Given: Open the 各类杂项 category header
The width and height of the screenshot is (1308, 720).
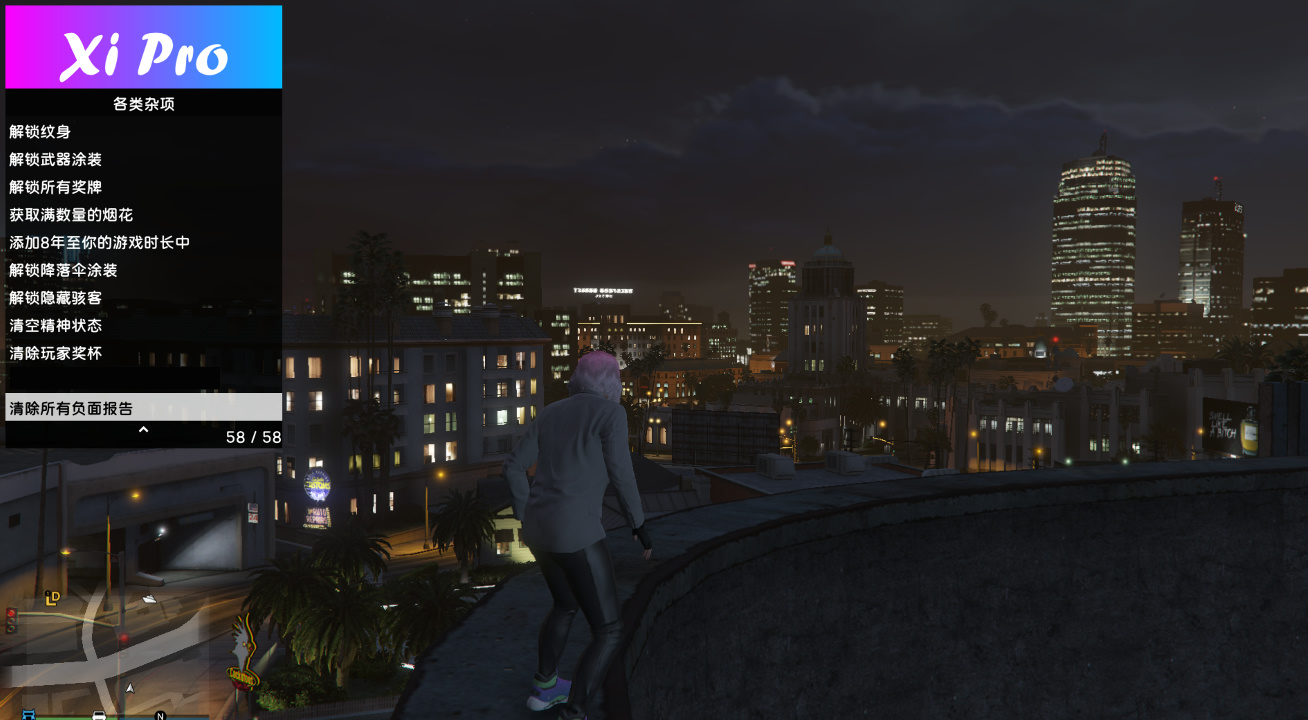Looking at the screenshot, I should coord(143,103).
